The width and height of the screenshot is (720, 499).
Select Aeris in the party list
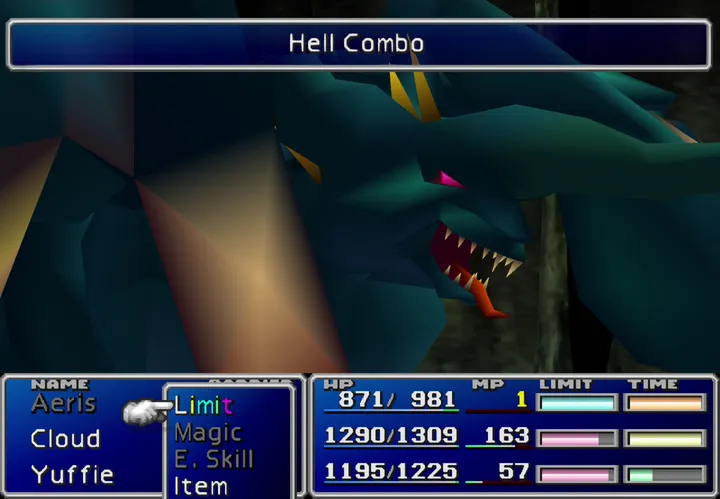click(63, 403)
